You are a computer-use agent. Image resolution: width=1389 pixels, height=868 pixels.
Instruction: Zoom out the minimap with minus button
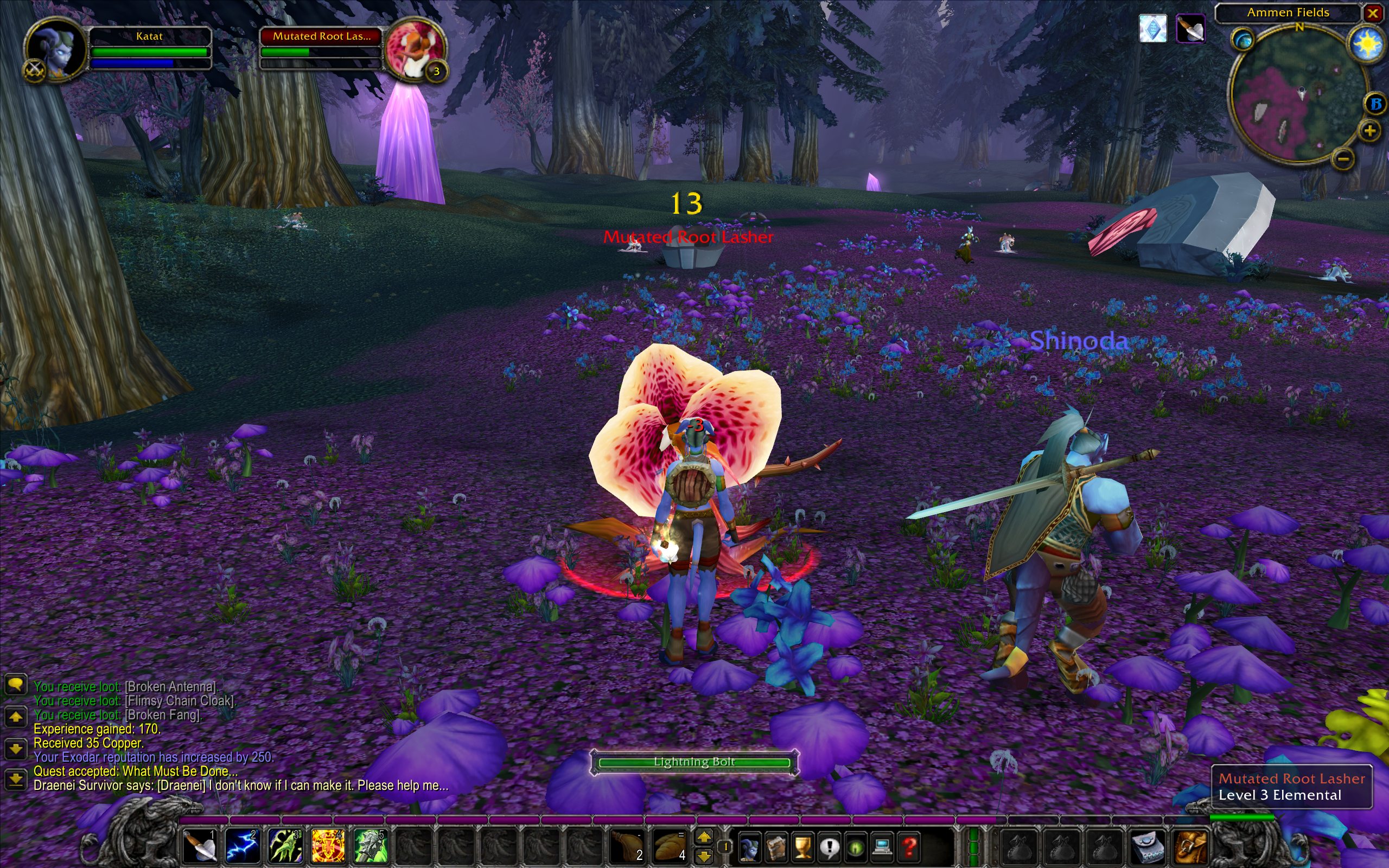click(1342, 158)
